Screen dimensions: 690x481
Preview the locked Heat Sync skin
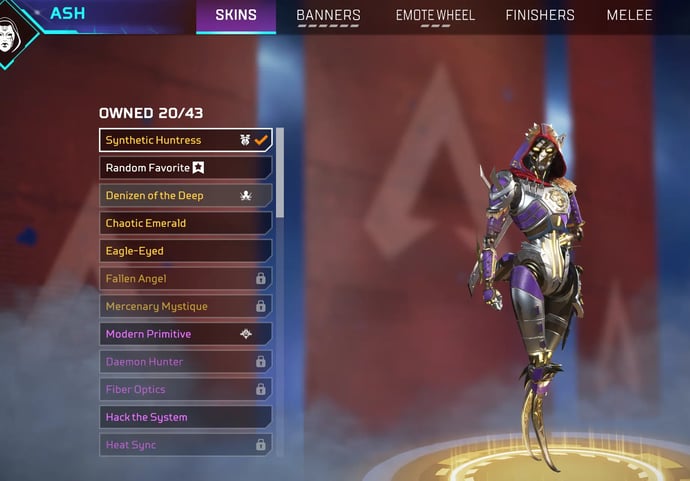click(185, 445)
